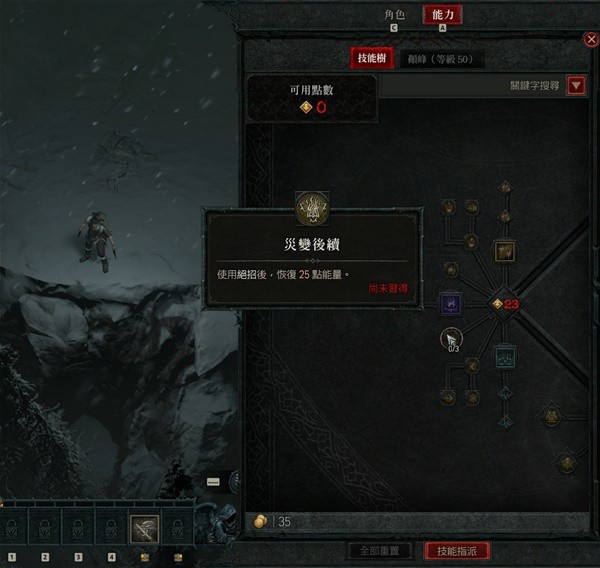The width and height of the screenshot is (600, 568).
Task: Choose the gold-framed square skill node
Action: (505, 250)
